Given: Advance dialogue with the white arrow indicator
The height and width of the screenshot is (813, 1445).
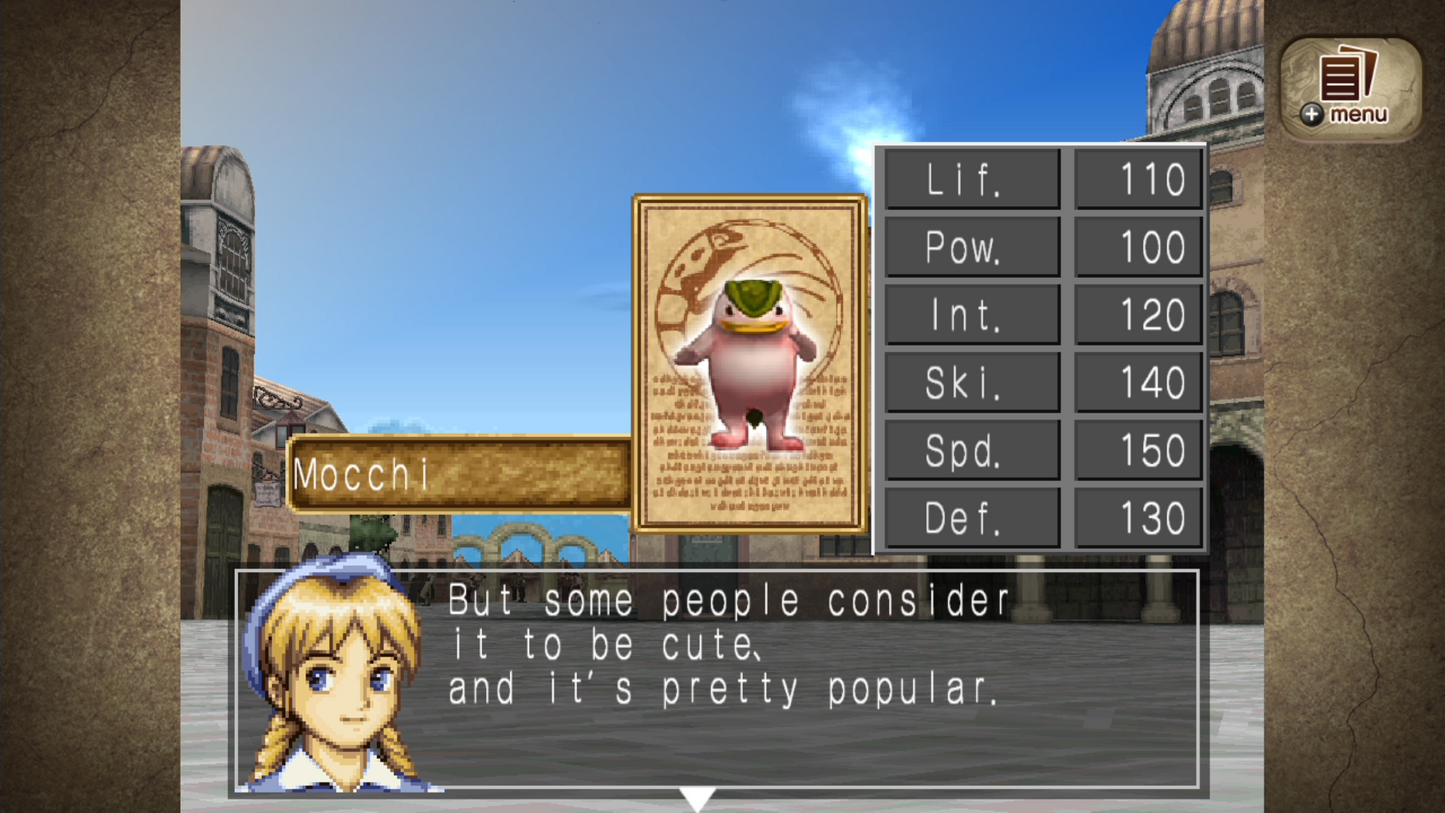Looking at the screenshot, I should (696, 798).
